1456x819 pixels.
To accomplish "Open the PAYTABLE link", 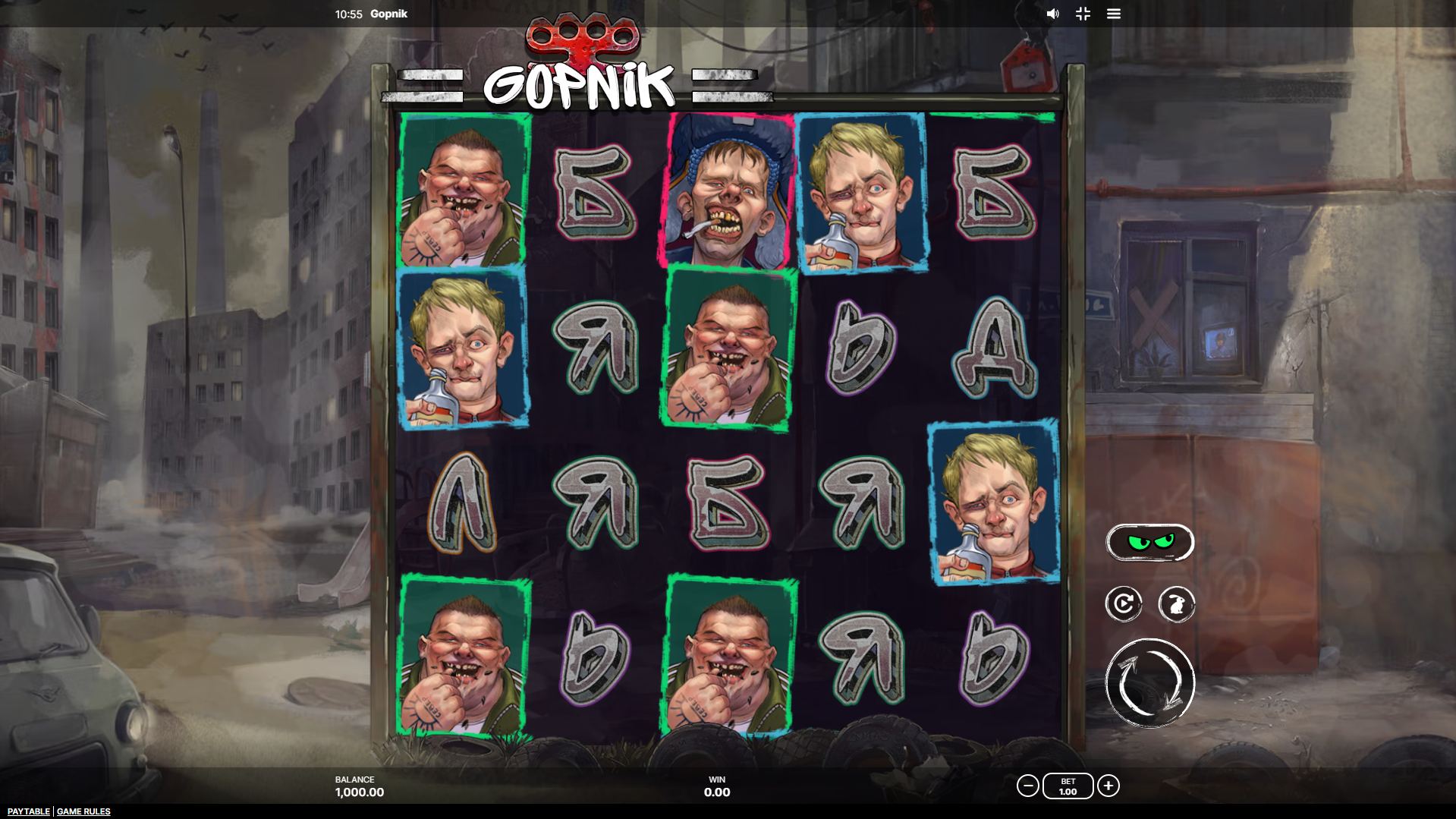I will point(27,811).
